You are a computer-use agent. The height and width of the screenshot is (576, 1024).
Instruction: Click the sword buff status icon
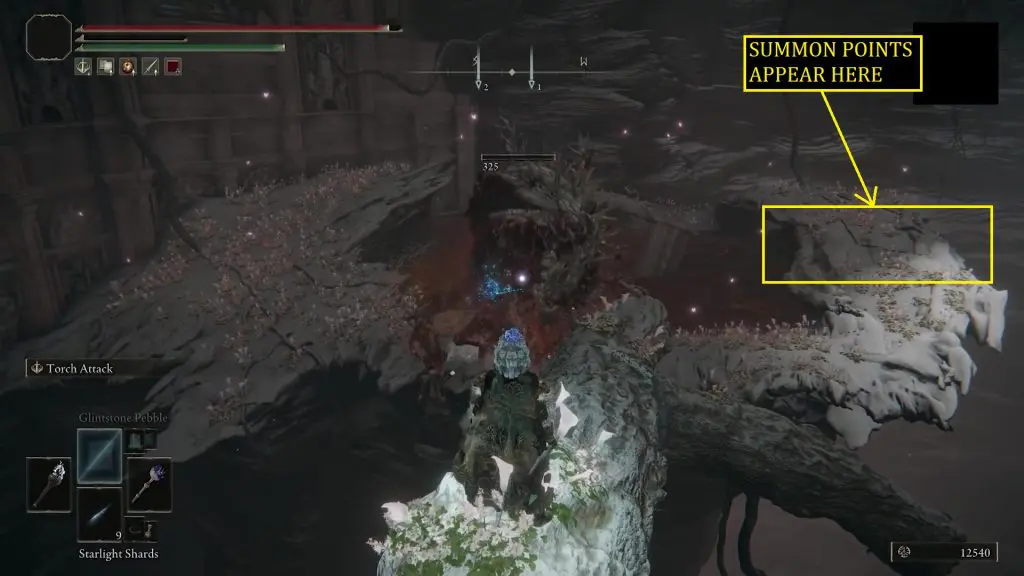[x=150, y=67]
